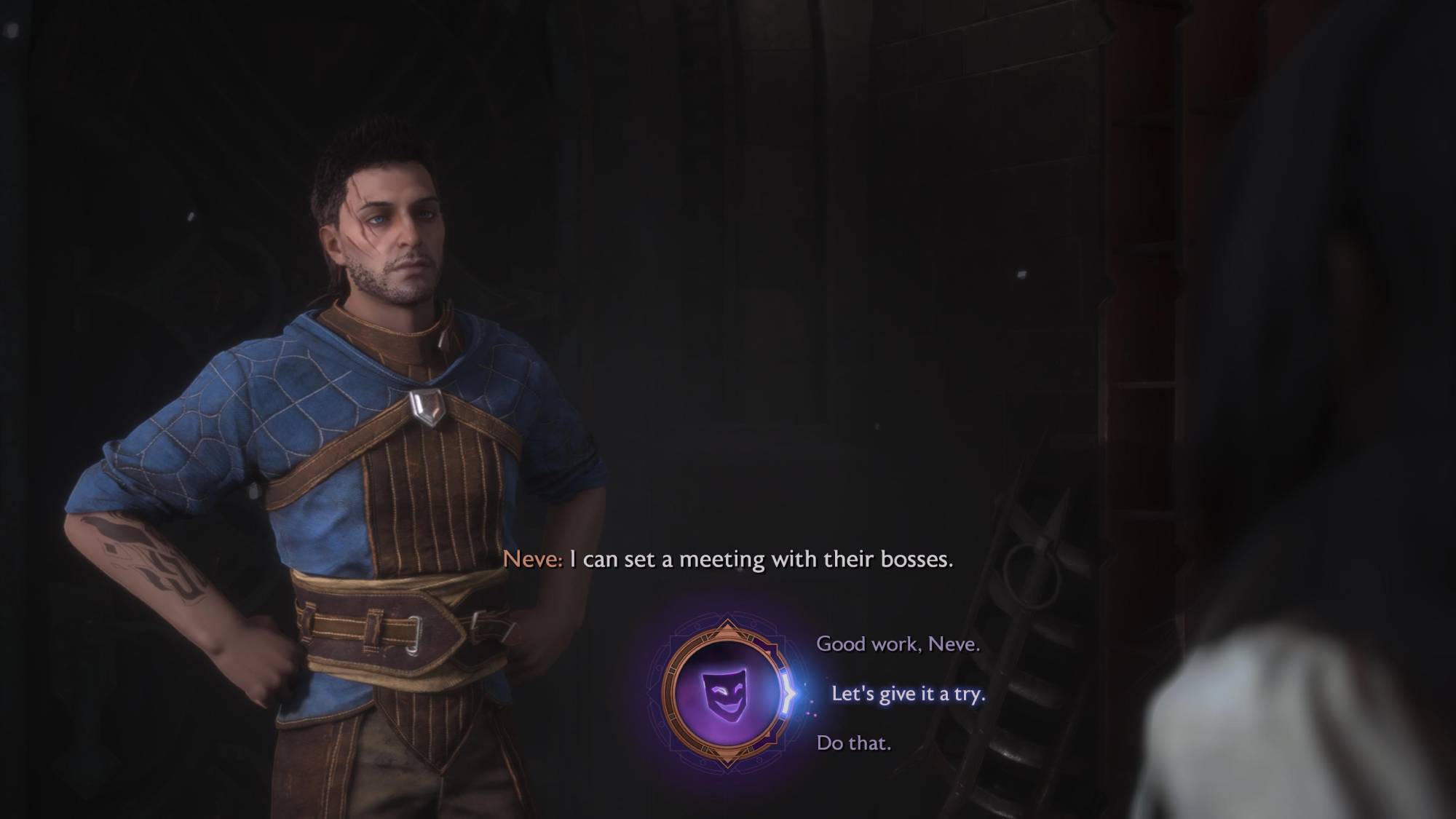Pick the "Do that." dialogue option
Viewport: 1456px width, 819px height.
(x=853, y=743)
